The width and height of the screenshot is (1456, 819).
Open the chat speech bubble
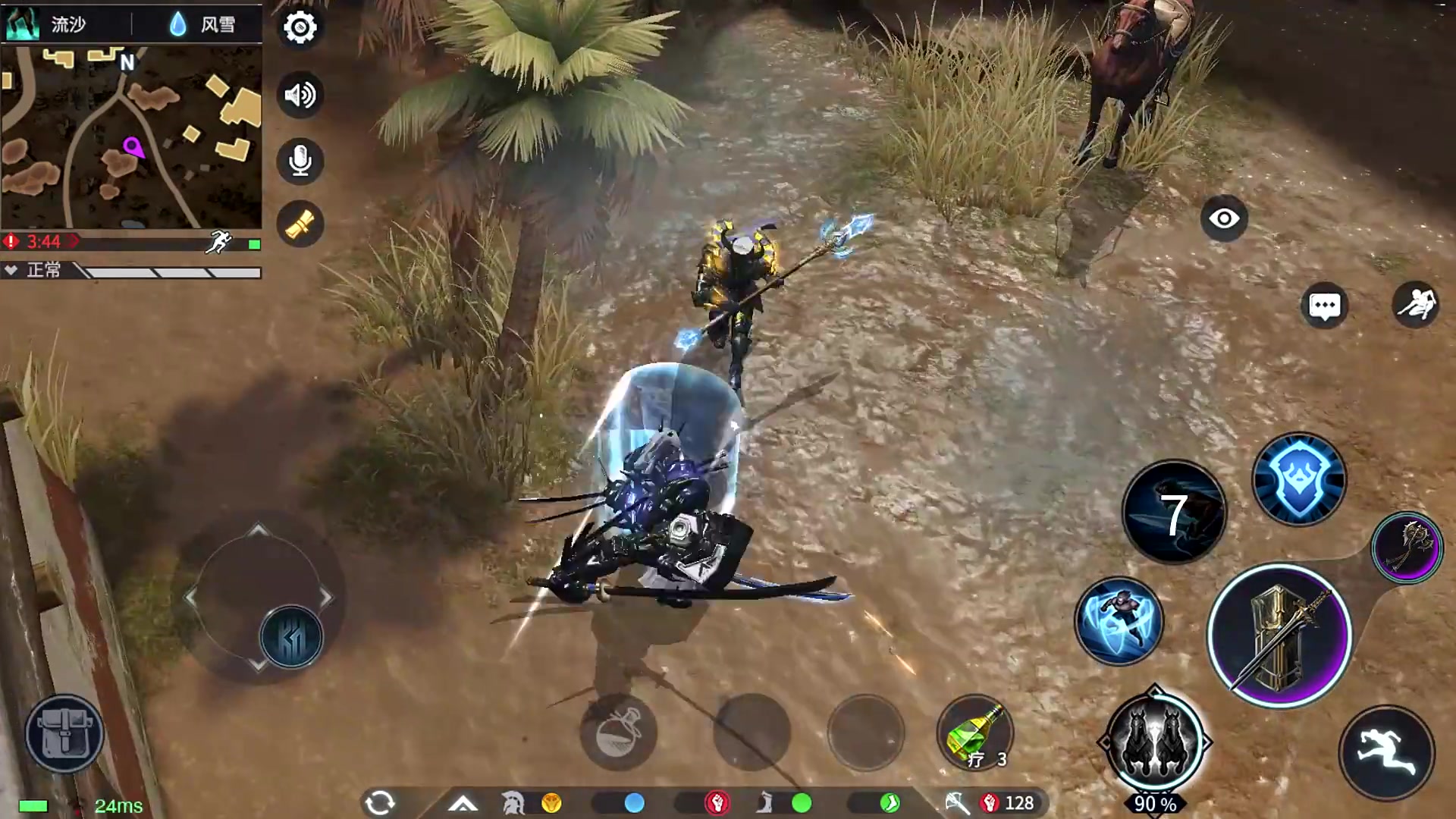coord(1324,306)
